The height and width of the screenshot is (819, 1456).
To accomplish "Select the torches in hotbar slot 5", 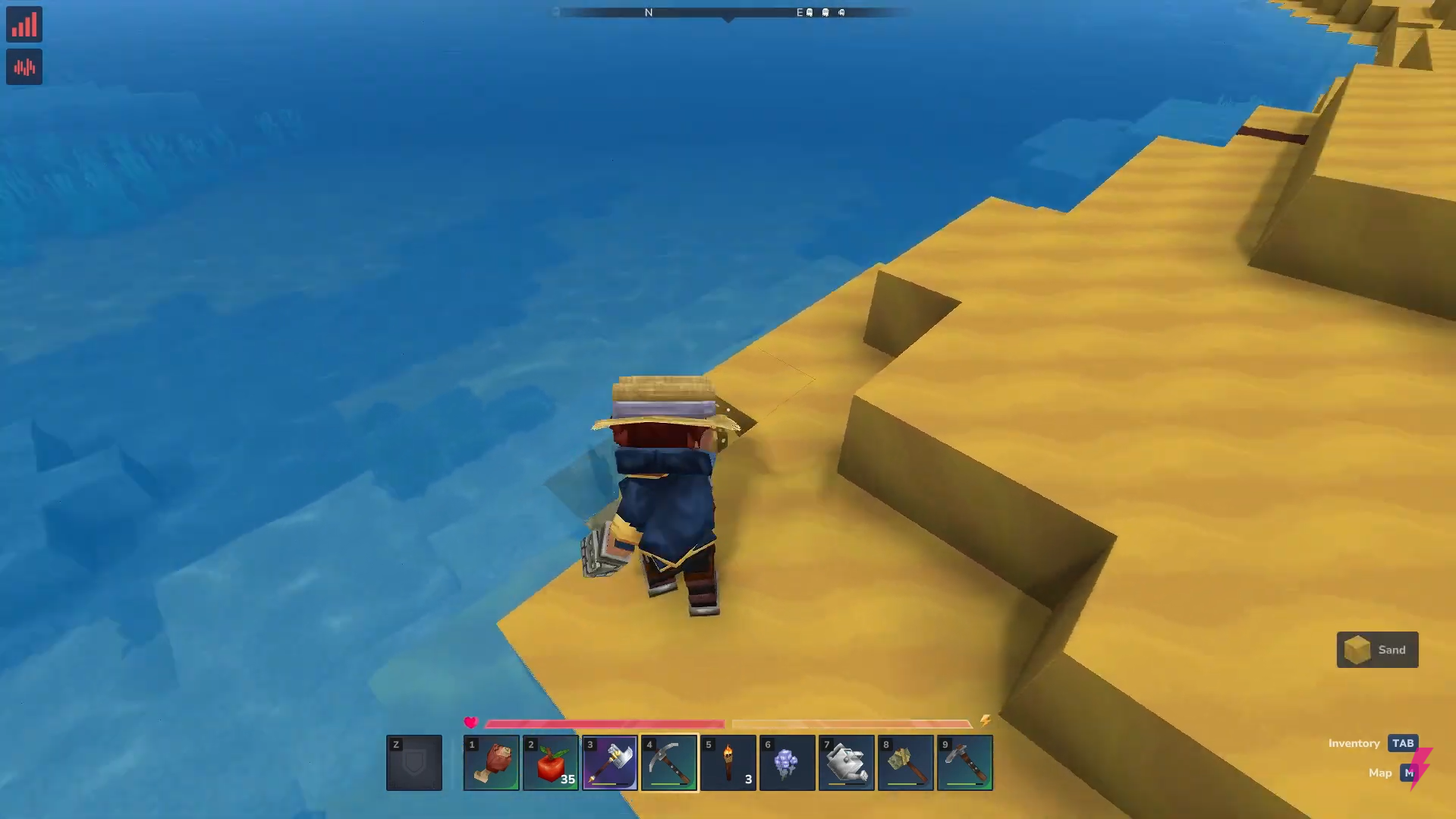I will click(x=727, y=762).
